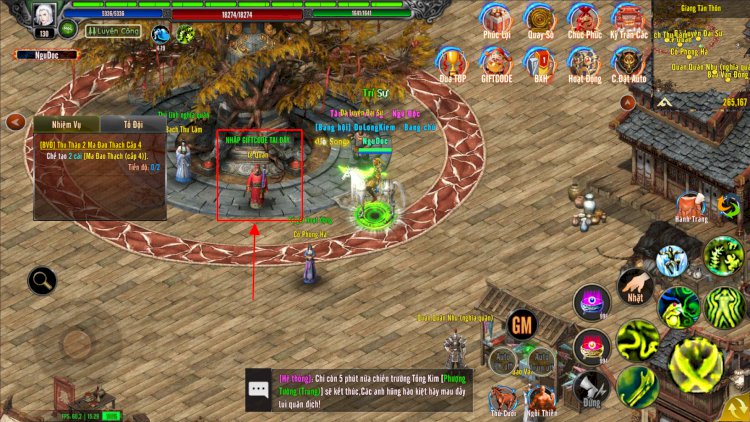Image resolution: width=750 pixels, height=422 pixels.
Task: Open the GIFTCODE menu icon
Action: tap(496, 62)
